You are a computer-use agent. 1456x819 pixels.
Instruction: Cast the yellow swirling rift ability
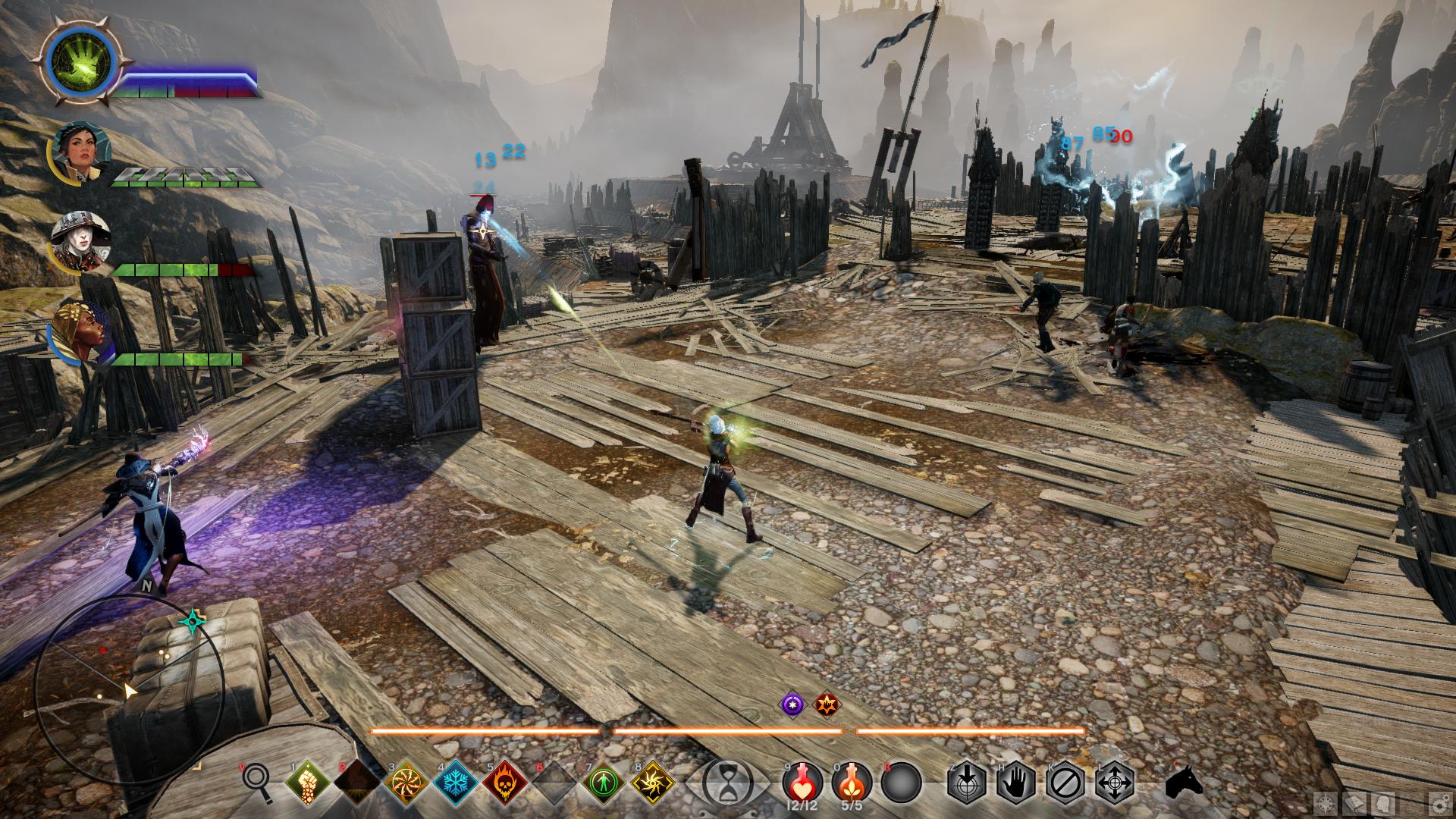653,781
